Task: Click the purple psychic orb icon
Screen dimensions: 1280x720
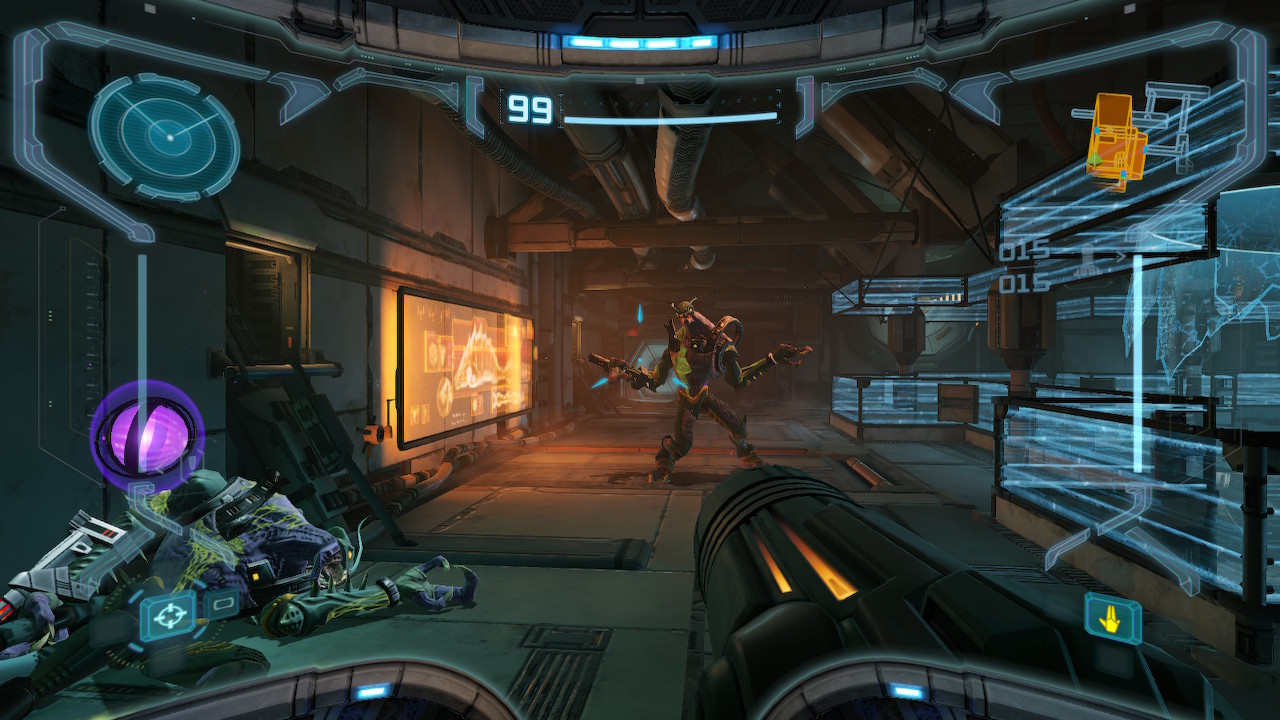Action: tap(146, 437)
